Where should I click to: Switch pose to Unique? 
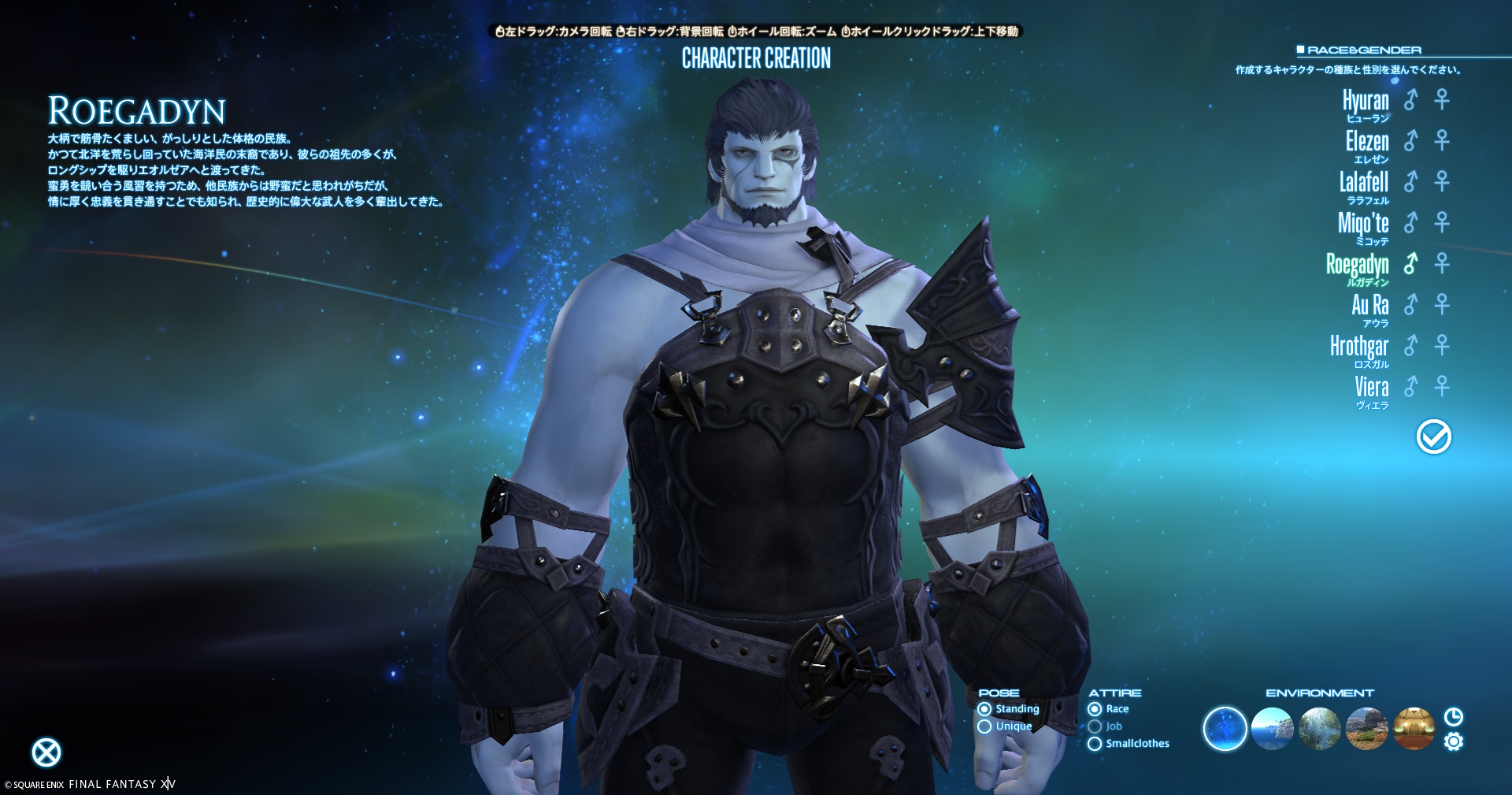[984, 726]
